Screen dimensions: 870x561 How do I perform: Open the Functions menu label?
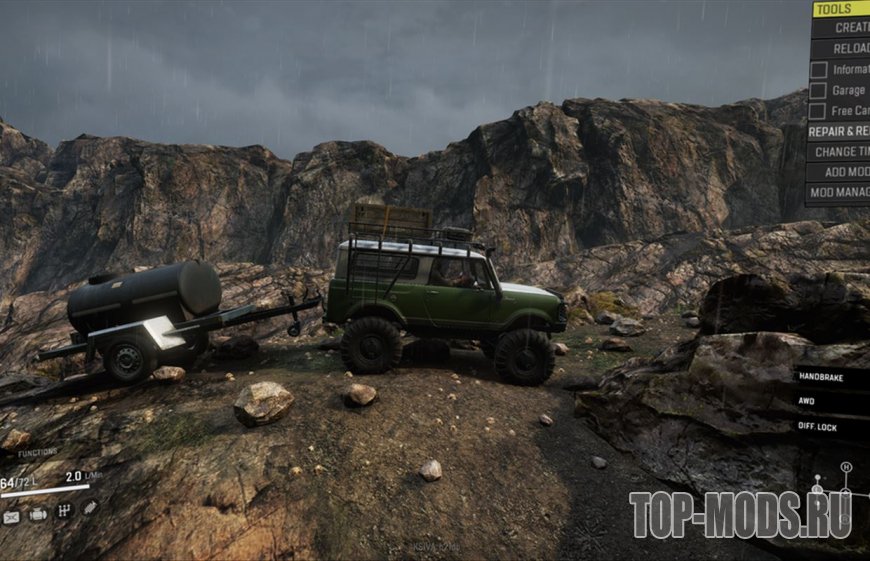click(38, 453)
